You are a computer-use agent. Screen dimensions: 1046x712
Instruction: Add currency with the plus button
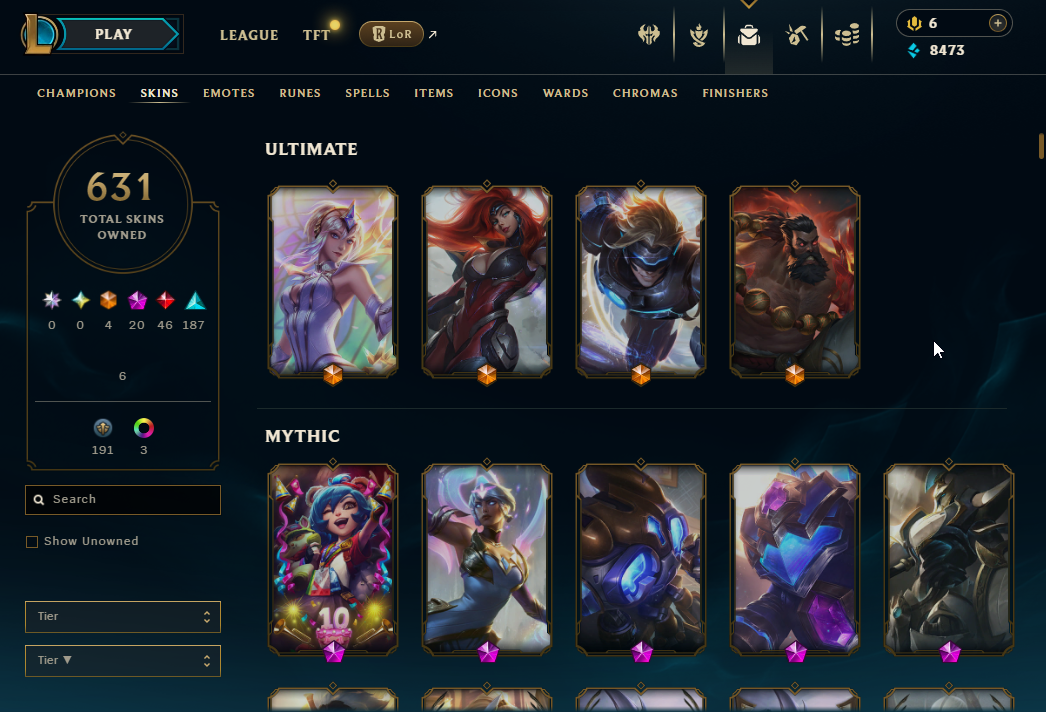(x=997, y=23)
